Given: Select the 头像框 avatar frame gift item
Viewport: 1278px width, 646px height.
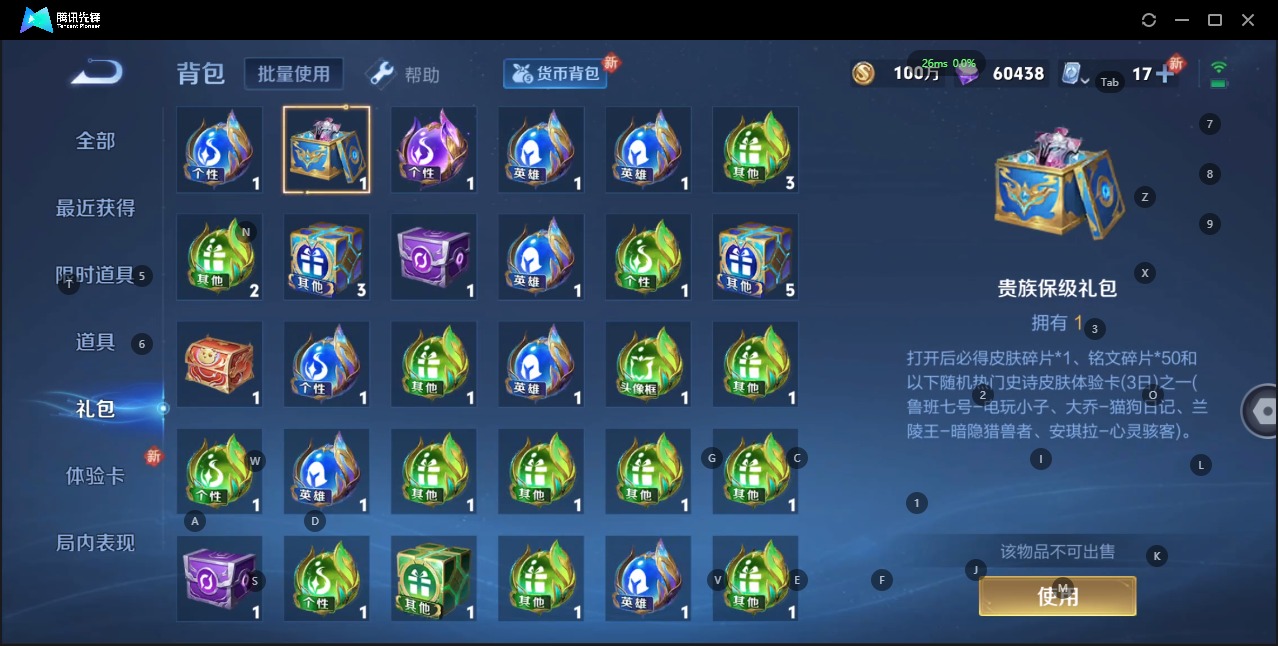Looking at the screenshot, I should (x=648, y=364).
